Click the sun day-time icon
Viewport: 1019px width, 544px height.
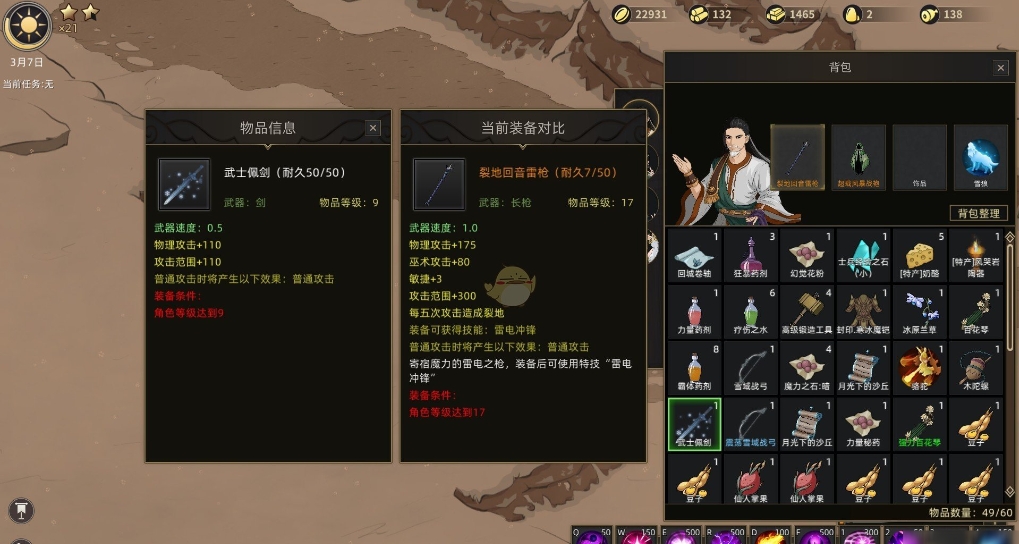[27, 25]
